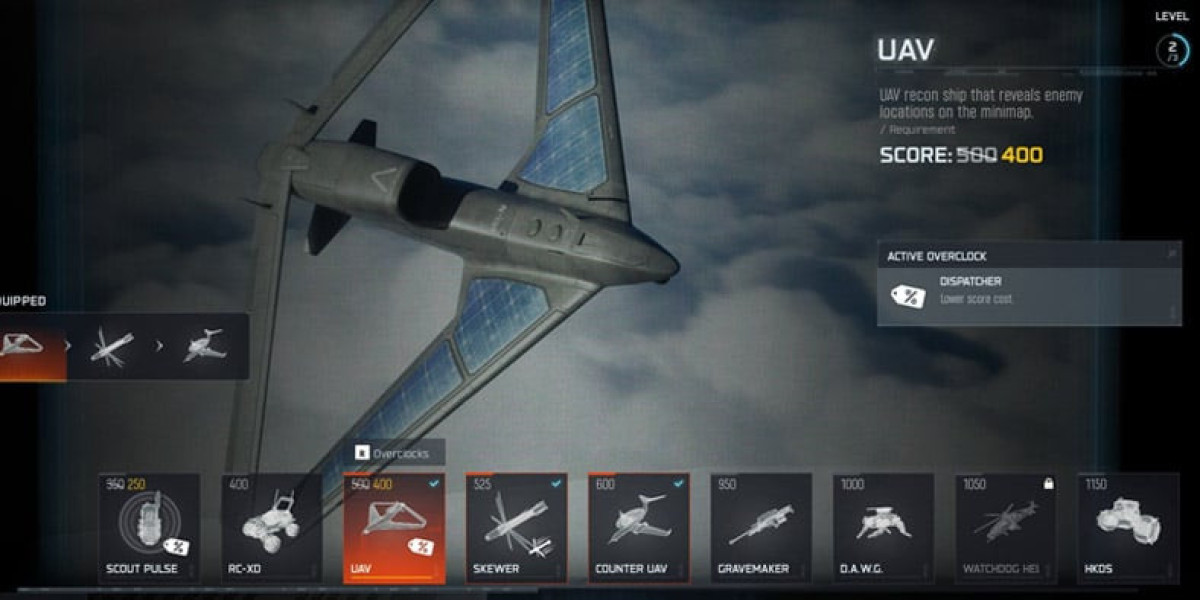This screenshot has height=600, width=1200.
Task: Choose the equipped Counter UAV slot
Action: 203,346
